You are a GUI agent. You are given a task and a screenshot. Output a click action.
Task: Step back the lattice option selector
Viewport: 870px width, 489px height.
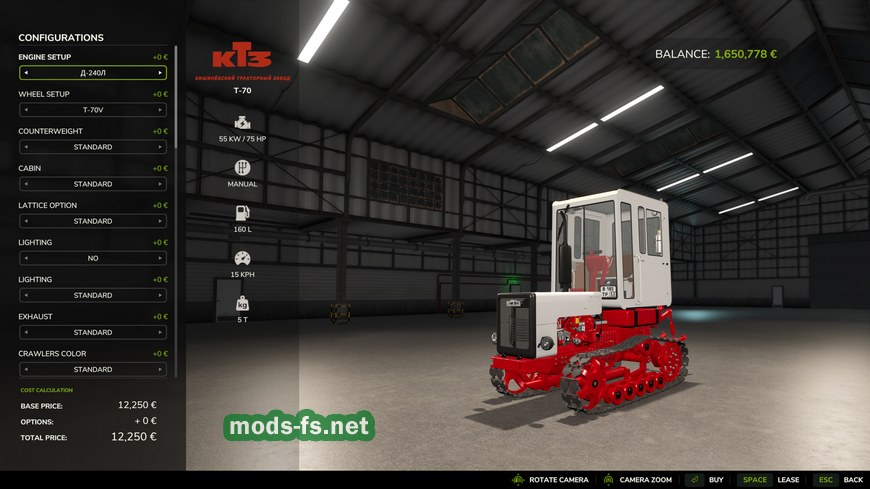pos(26,221)
